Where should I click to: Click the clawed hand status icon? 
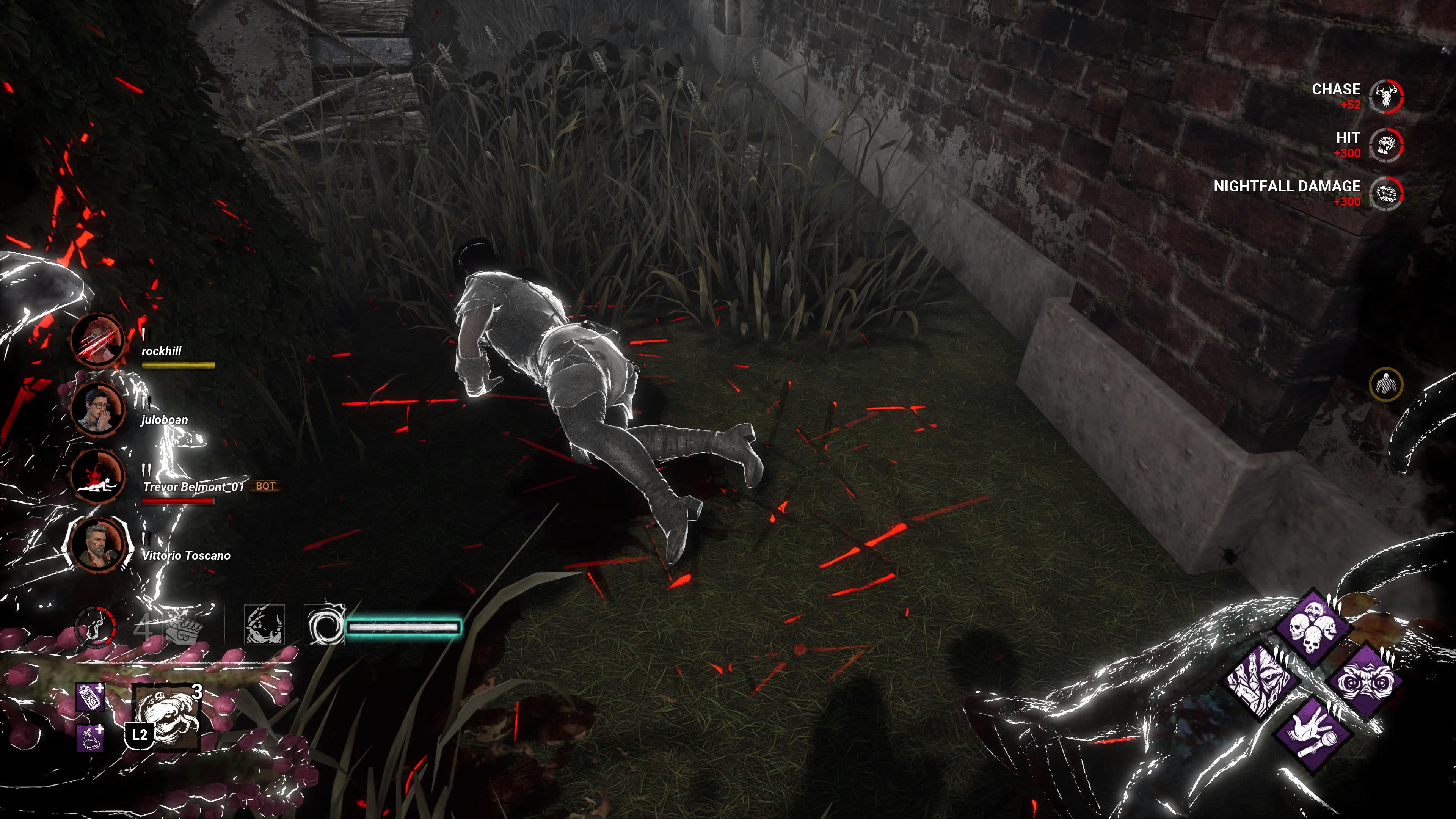(x=264, y=625)
